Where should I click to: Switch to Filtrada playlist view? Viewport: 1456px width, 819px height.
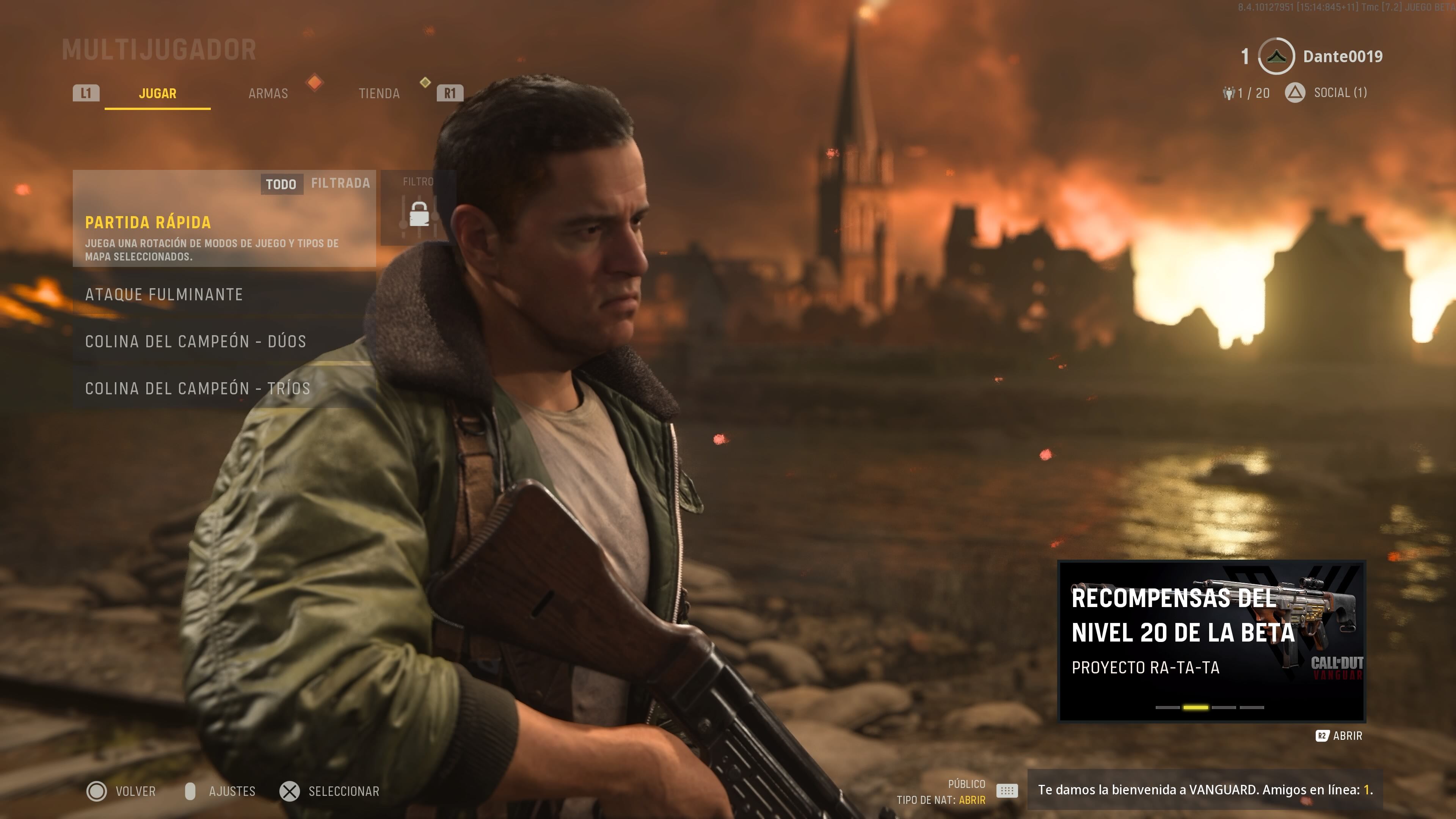pyautogui.click(x=340, y=183)
